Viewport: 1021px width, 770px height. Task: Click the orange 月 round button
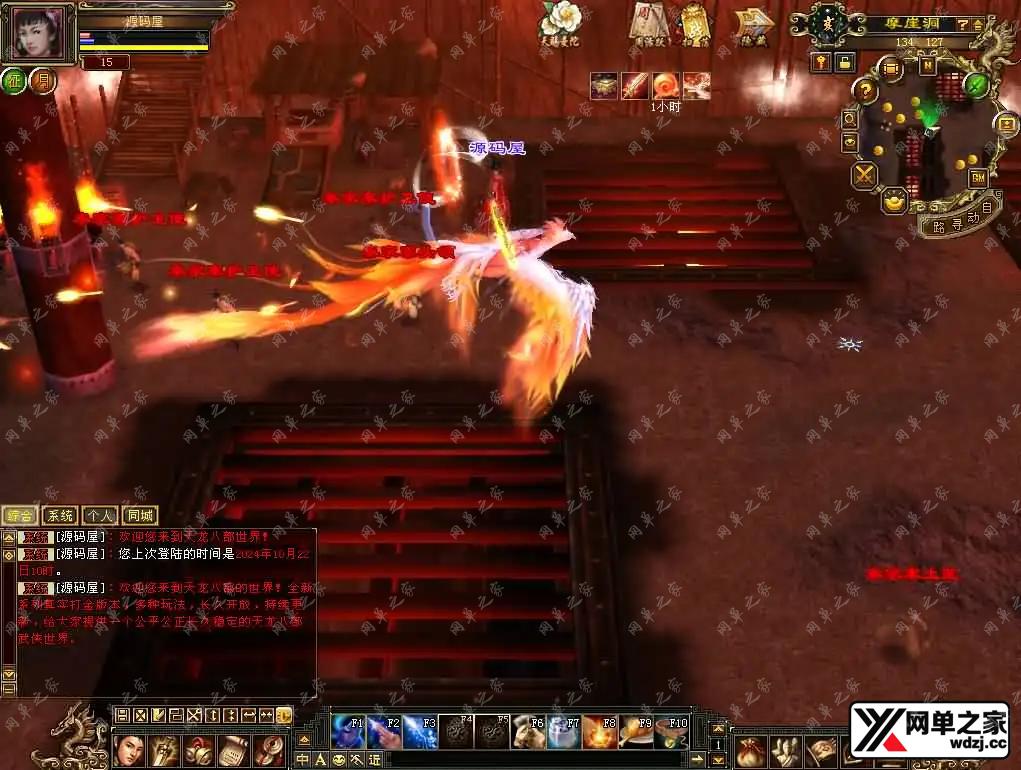coord(42,81)
